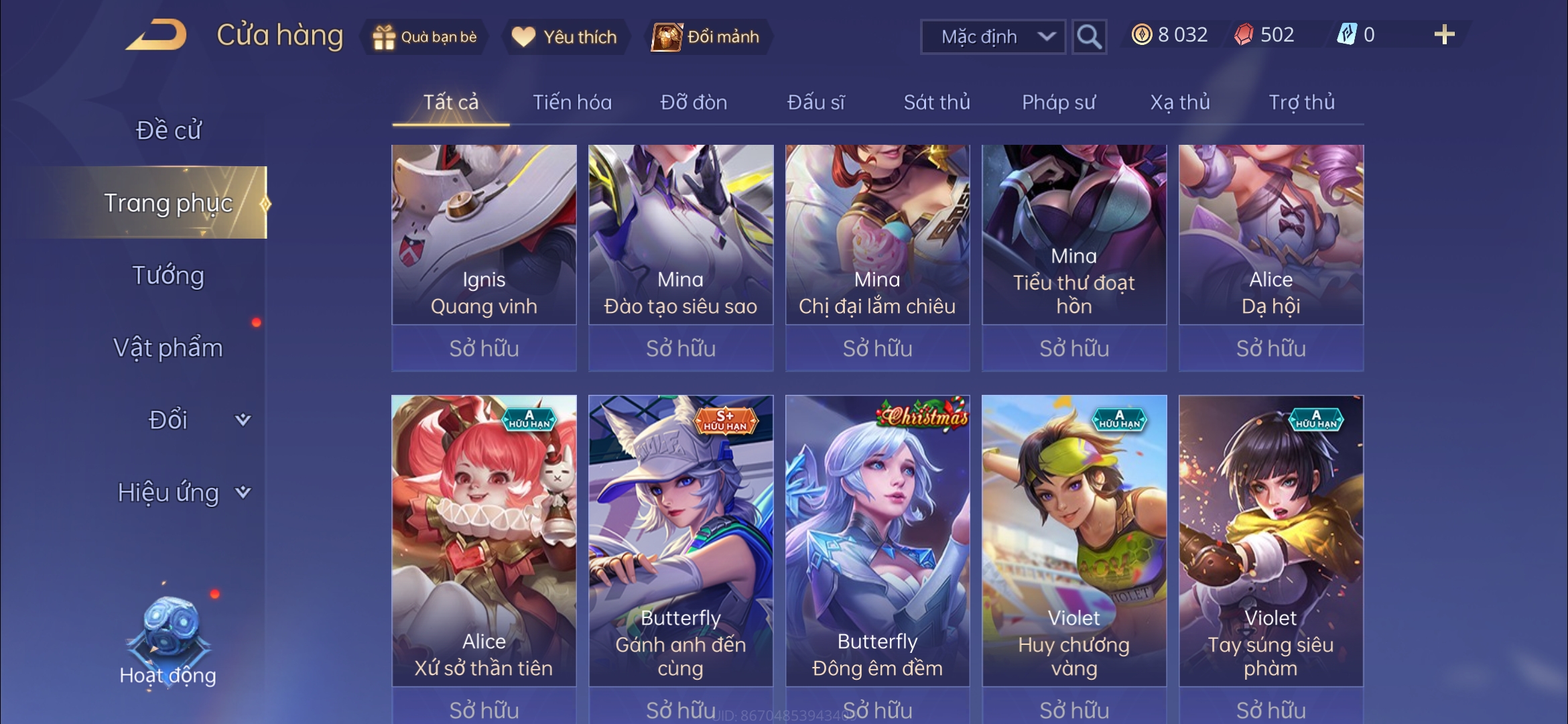Open Quà bạn bè friend gifts
This screenshot has width=1568, height=724.
425,37
